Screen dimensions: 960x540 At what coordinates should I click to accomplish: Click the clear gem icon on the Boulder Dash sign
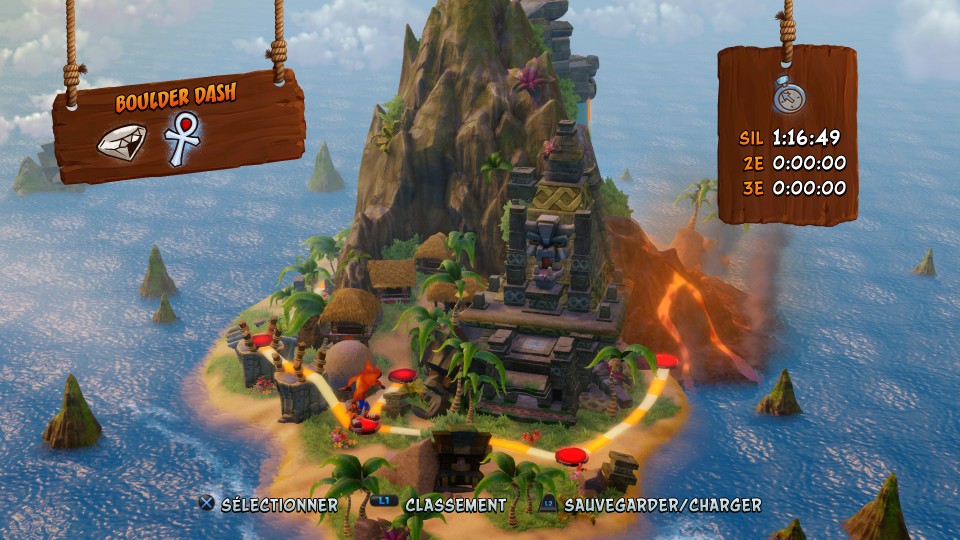(x=122, y=141)
